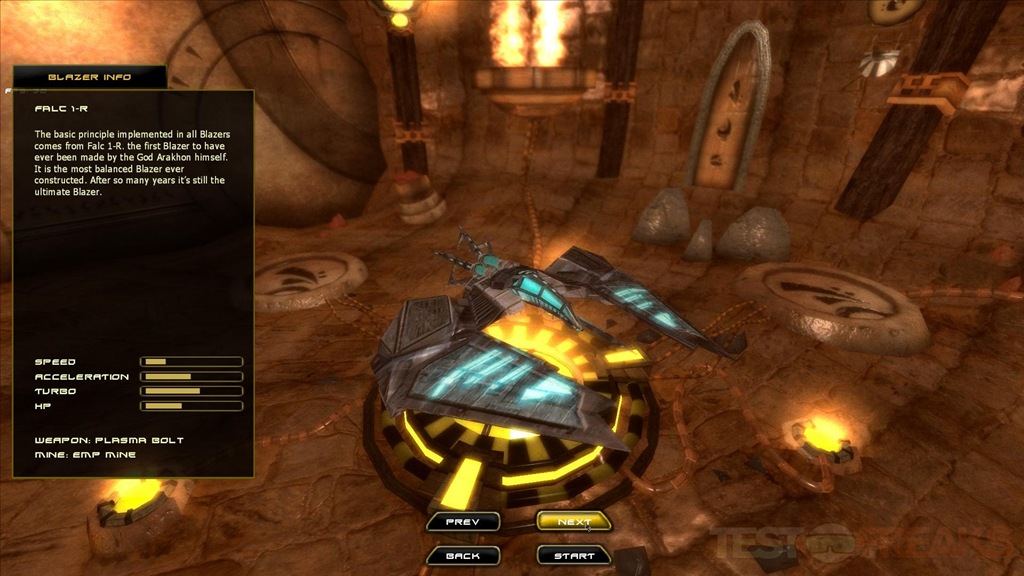Go to the previous Blazer with PREV
Viewport: 1024px width, 576px height.
point(462,522)
